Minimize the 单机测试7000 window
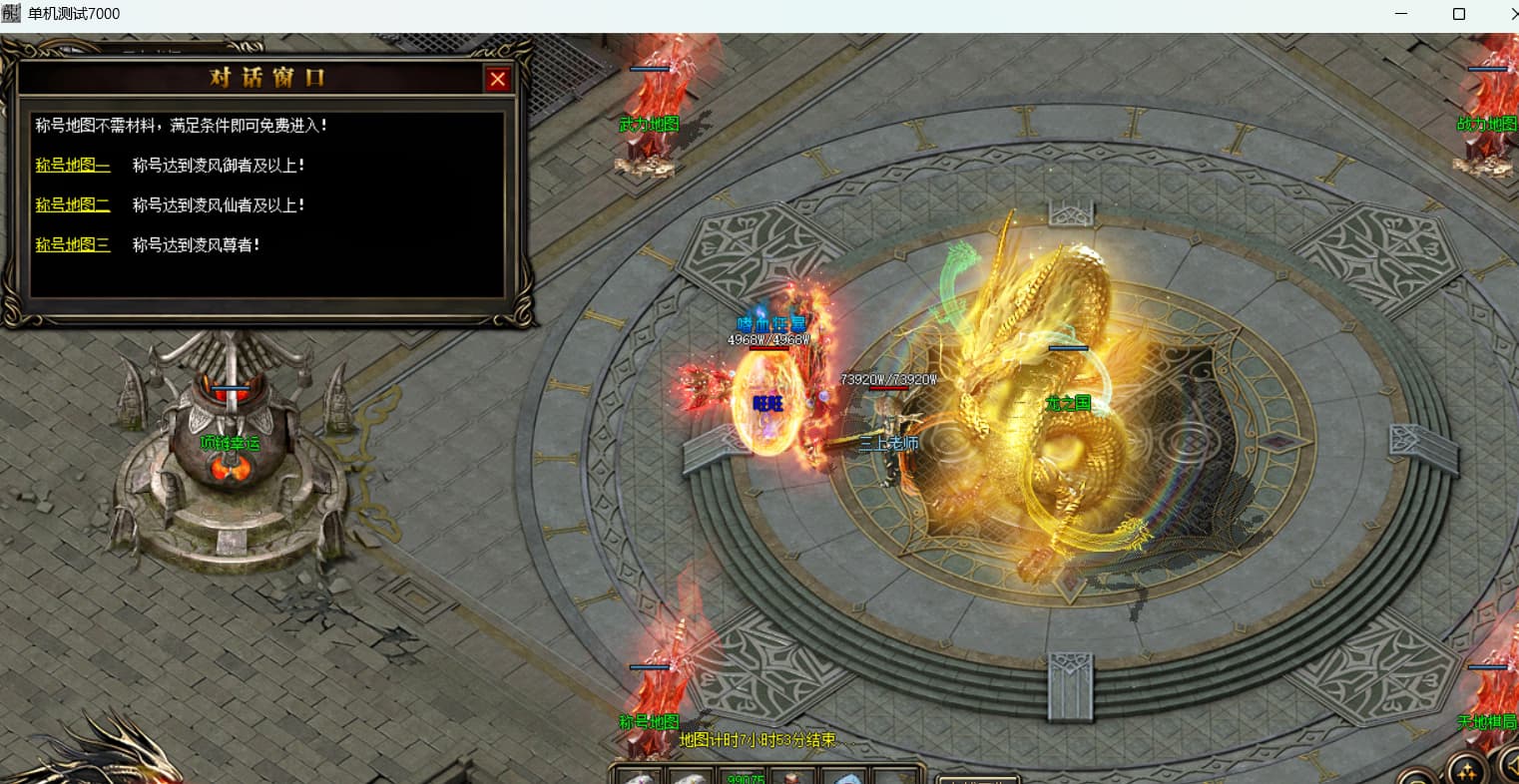1519x784 pixels. tap(1401, 14)
